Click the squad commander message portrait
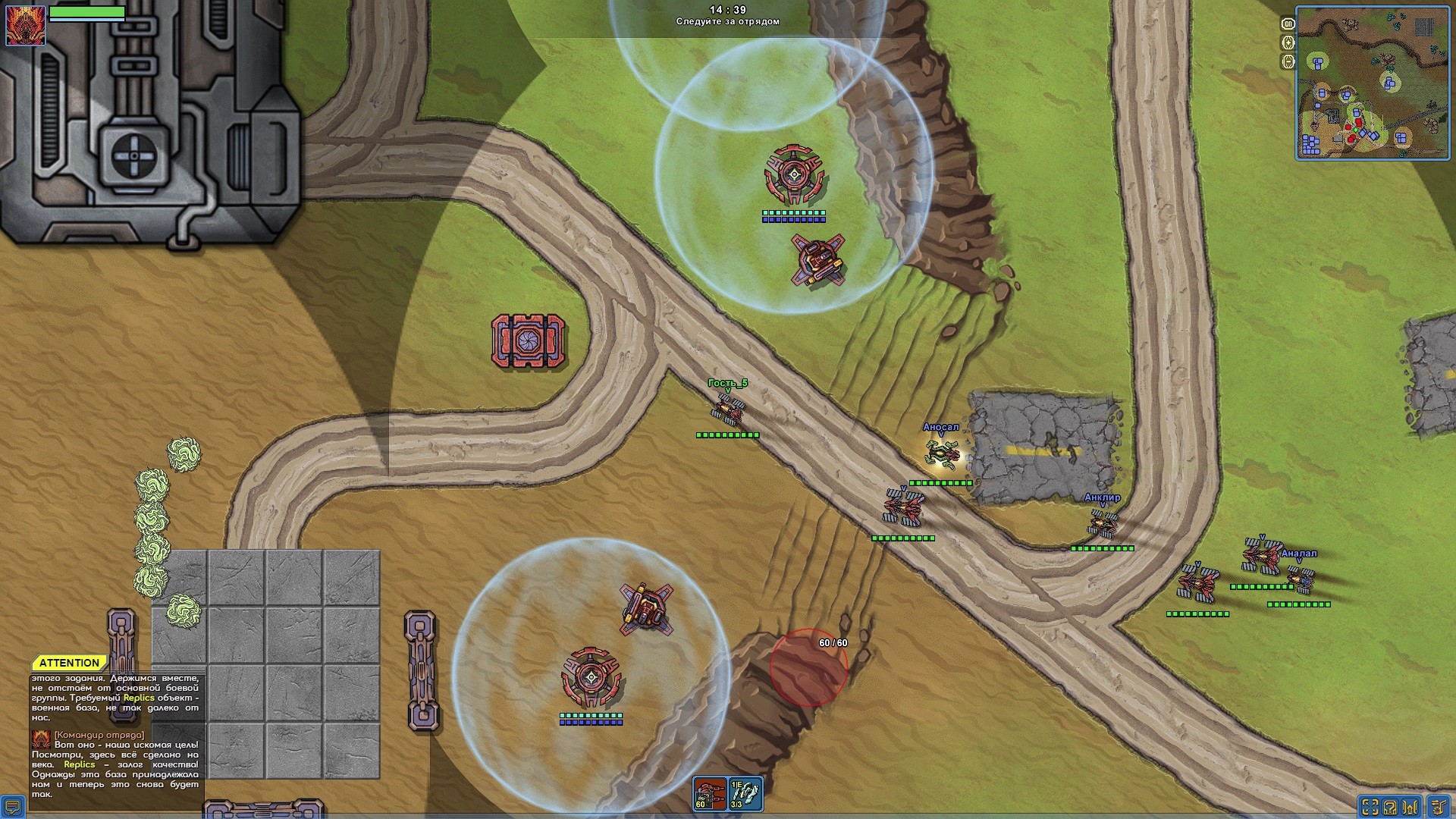 [42, 739]
